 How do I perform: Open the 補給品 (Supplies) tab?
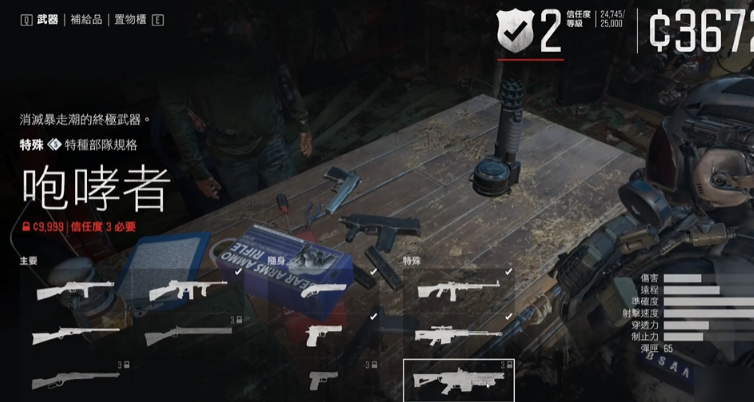click(87, 19)
